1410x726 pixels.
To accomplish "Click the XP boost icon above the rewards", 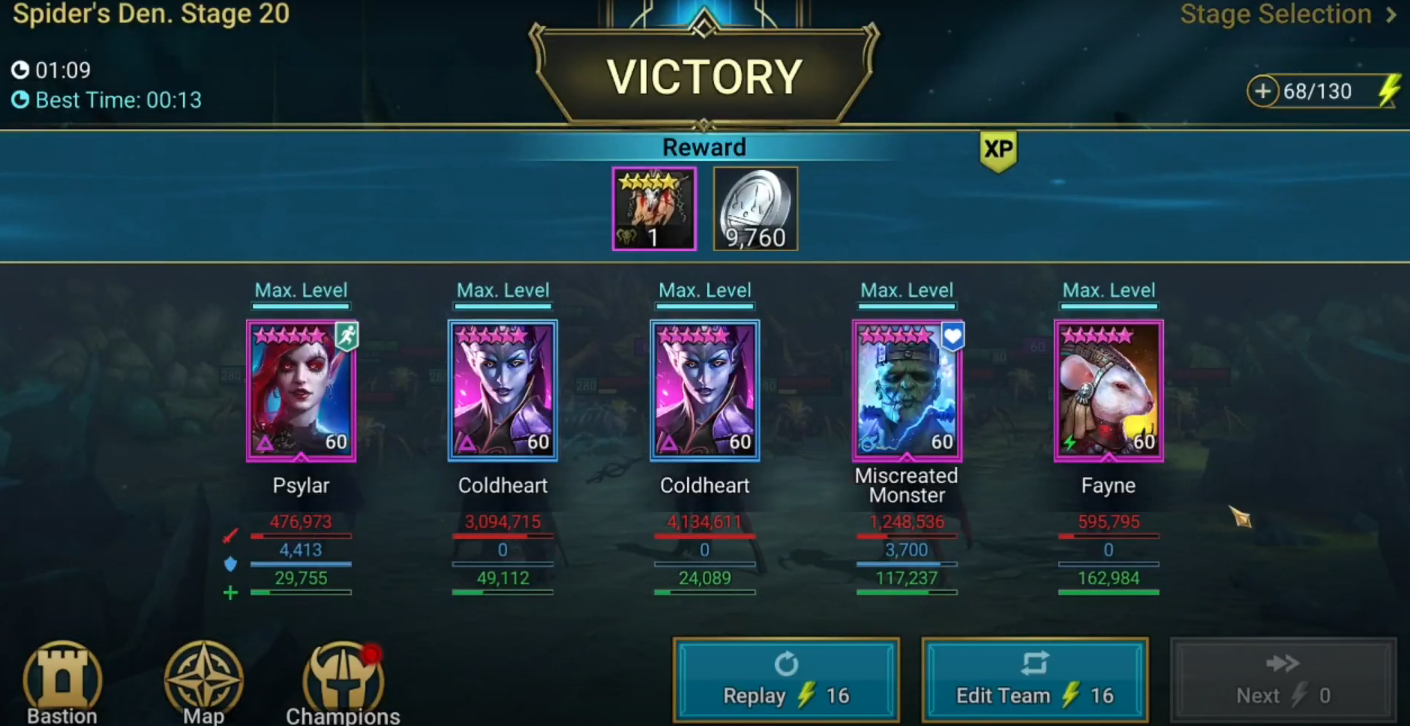I will (998, 152).
